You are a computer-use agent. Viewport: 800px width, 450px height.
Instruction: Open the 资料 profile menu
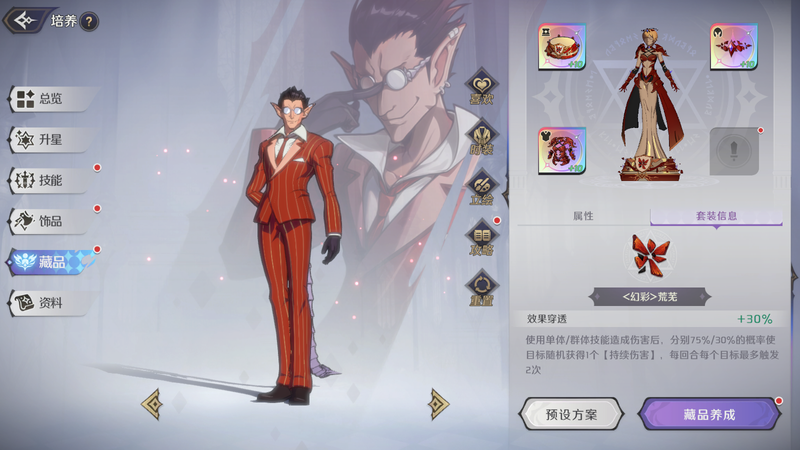50,303
